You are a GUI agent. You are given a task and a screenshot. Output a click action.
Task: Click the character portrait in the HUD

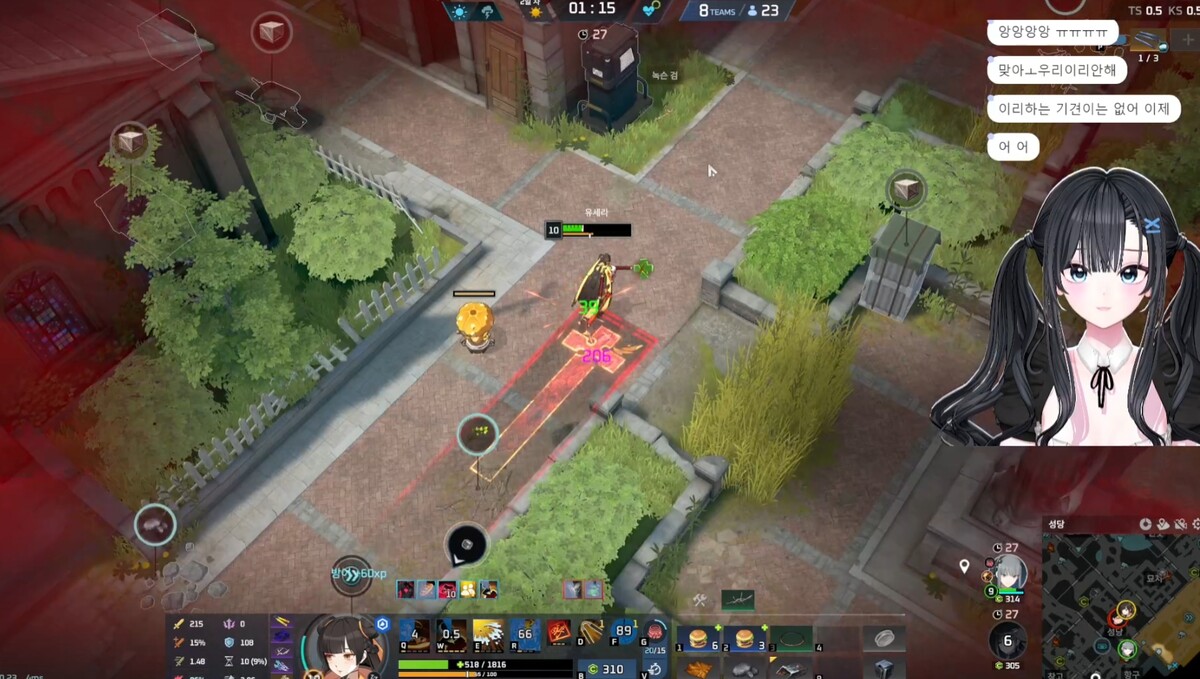click(x=340, y=645)
